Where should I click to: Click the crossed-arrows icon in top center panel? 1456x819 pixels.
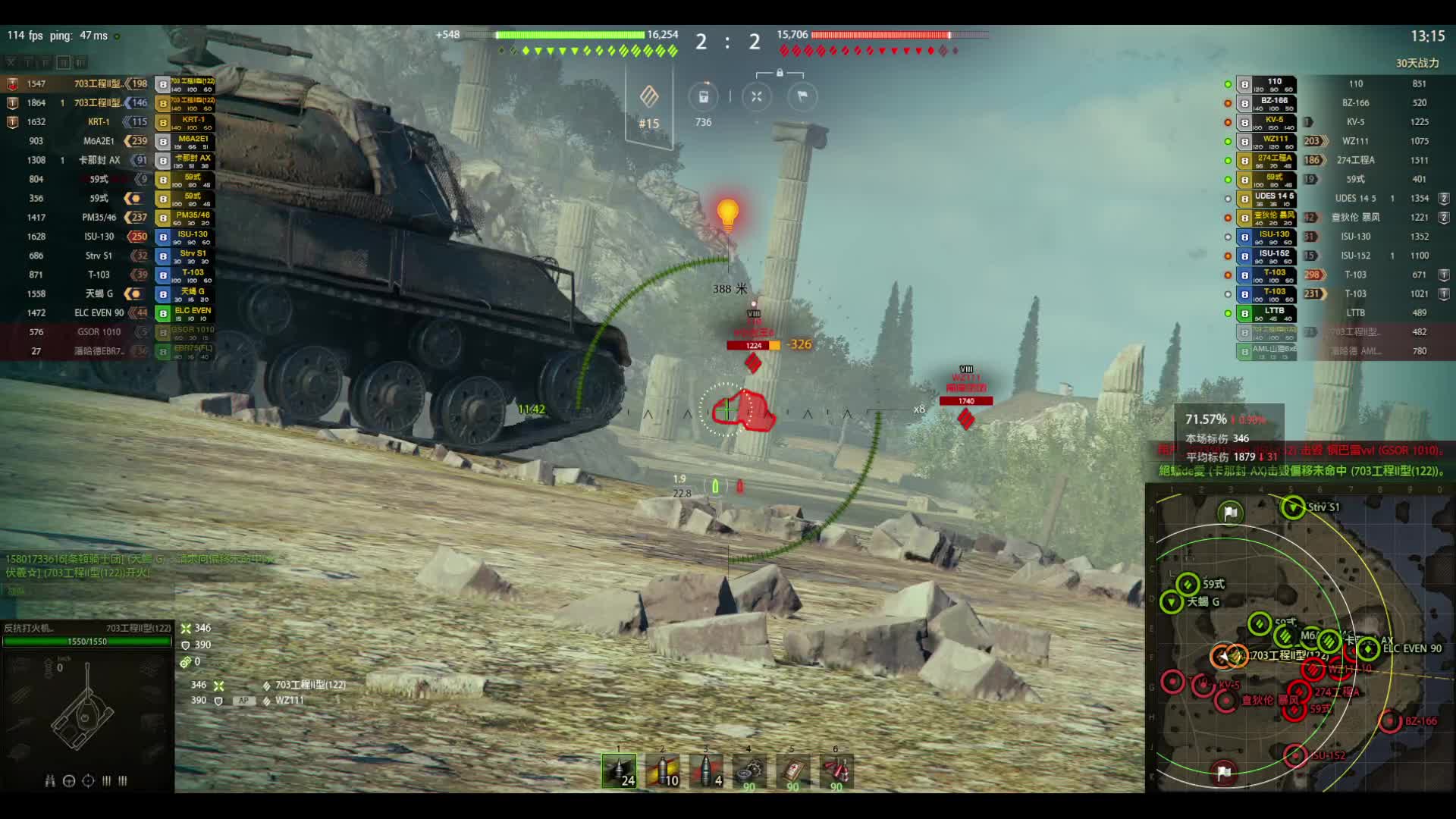tap(756, 96)
